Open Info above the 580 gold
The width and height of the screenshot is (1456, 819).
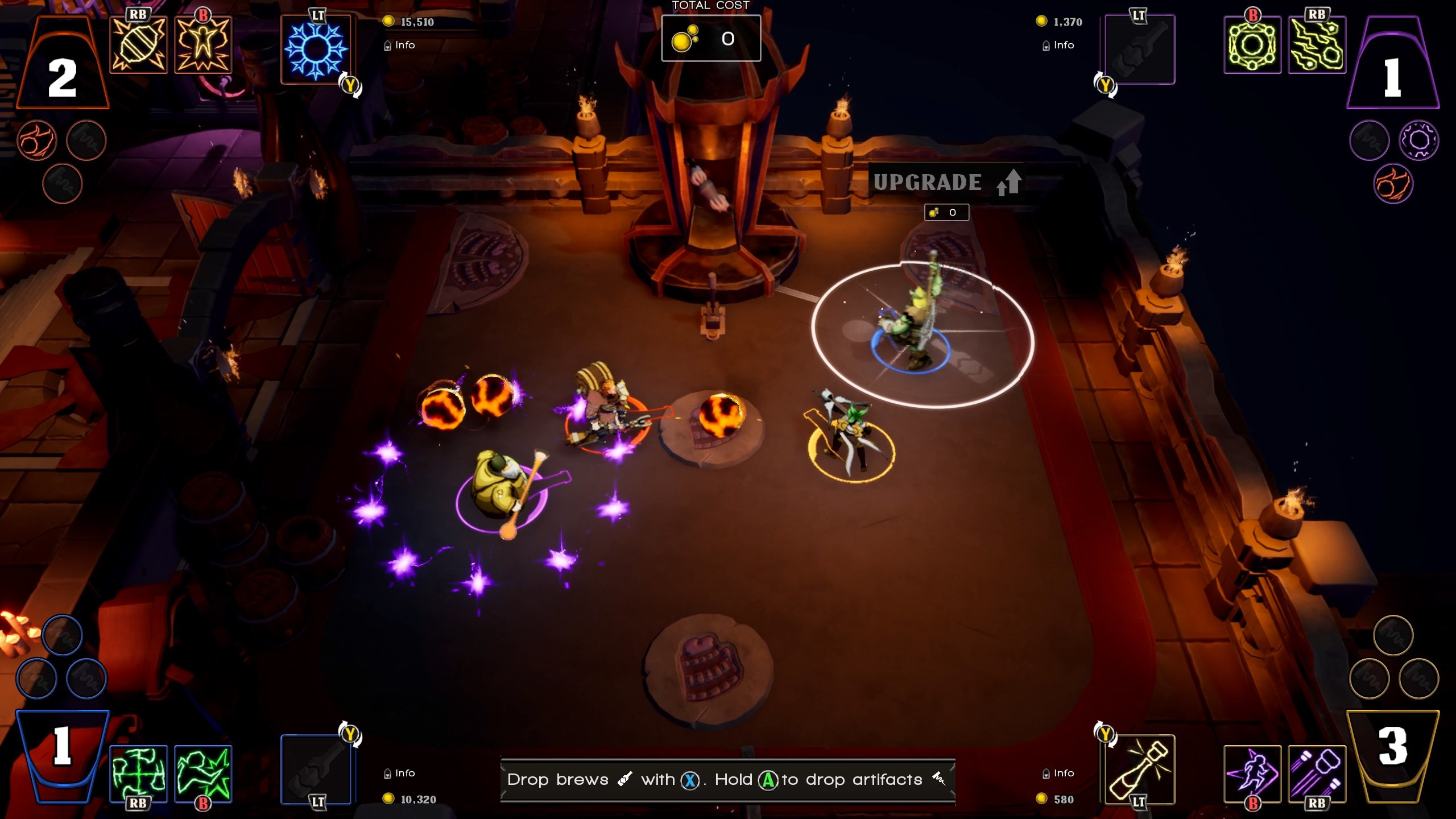click(x=1058, y=773)
